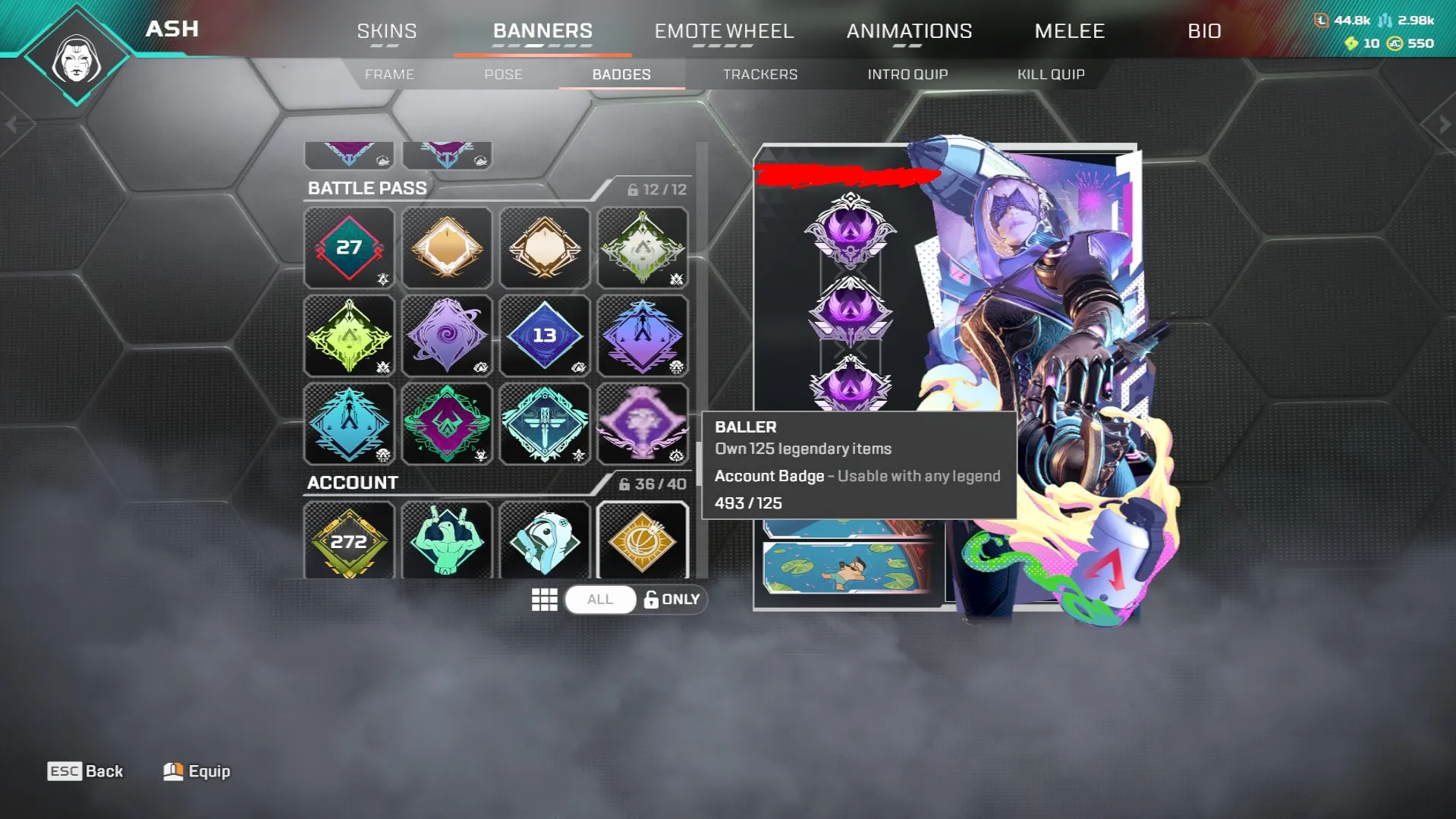Collapse the BATTLE PASS section header
Screen dimensions: 1456x819
(x=368, y=187)
